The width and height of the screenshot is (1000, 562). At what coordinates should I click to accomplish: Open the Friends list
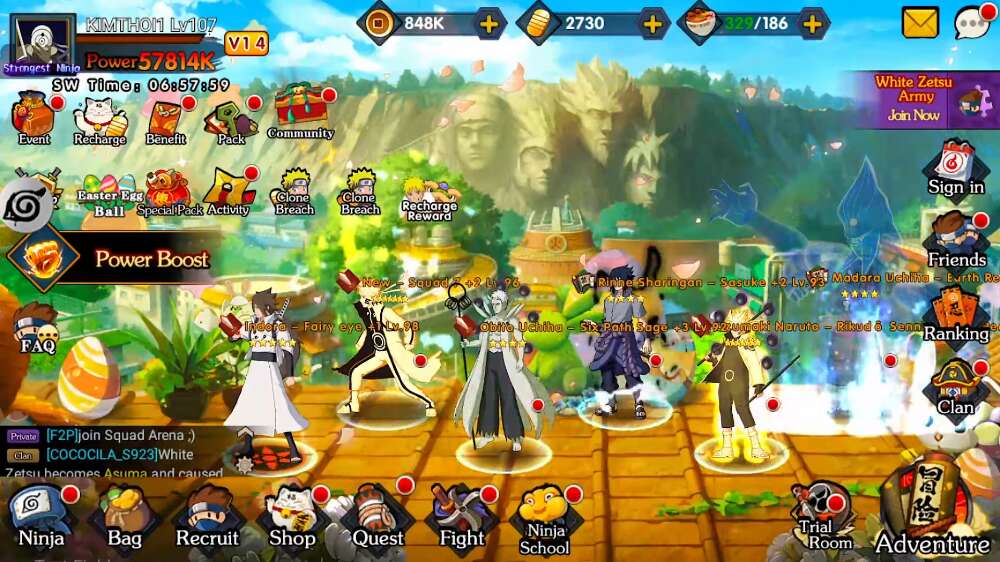pyautogui.click(x=956, y=241)
